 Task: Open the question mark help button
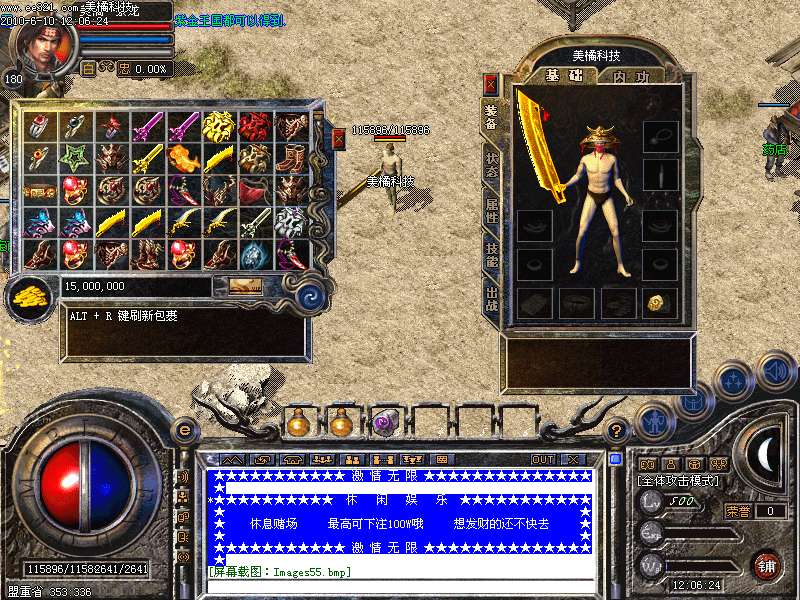[617, 431]
